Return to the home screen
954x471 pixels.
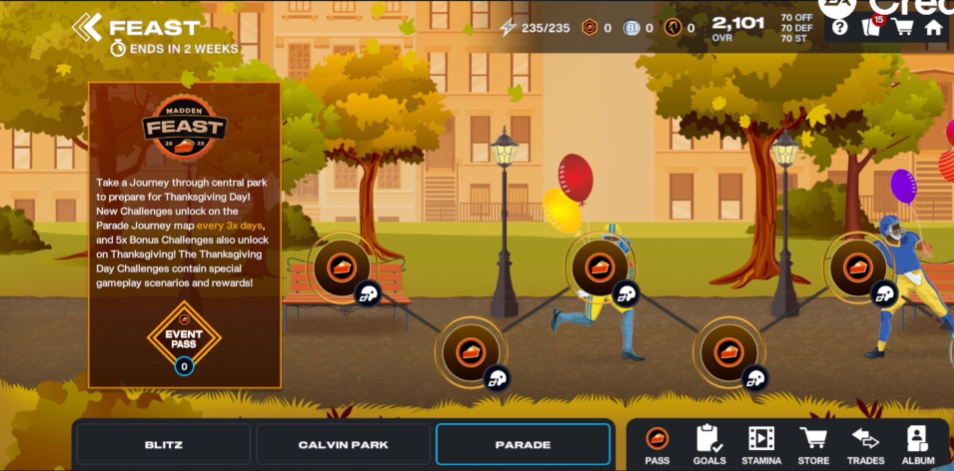coord(934,28)
